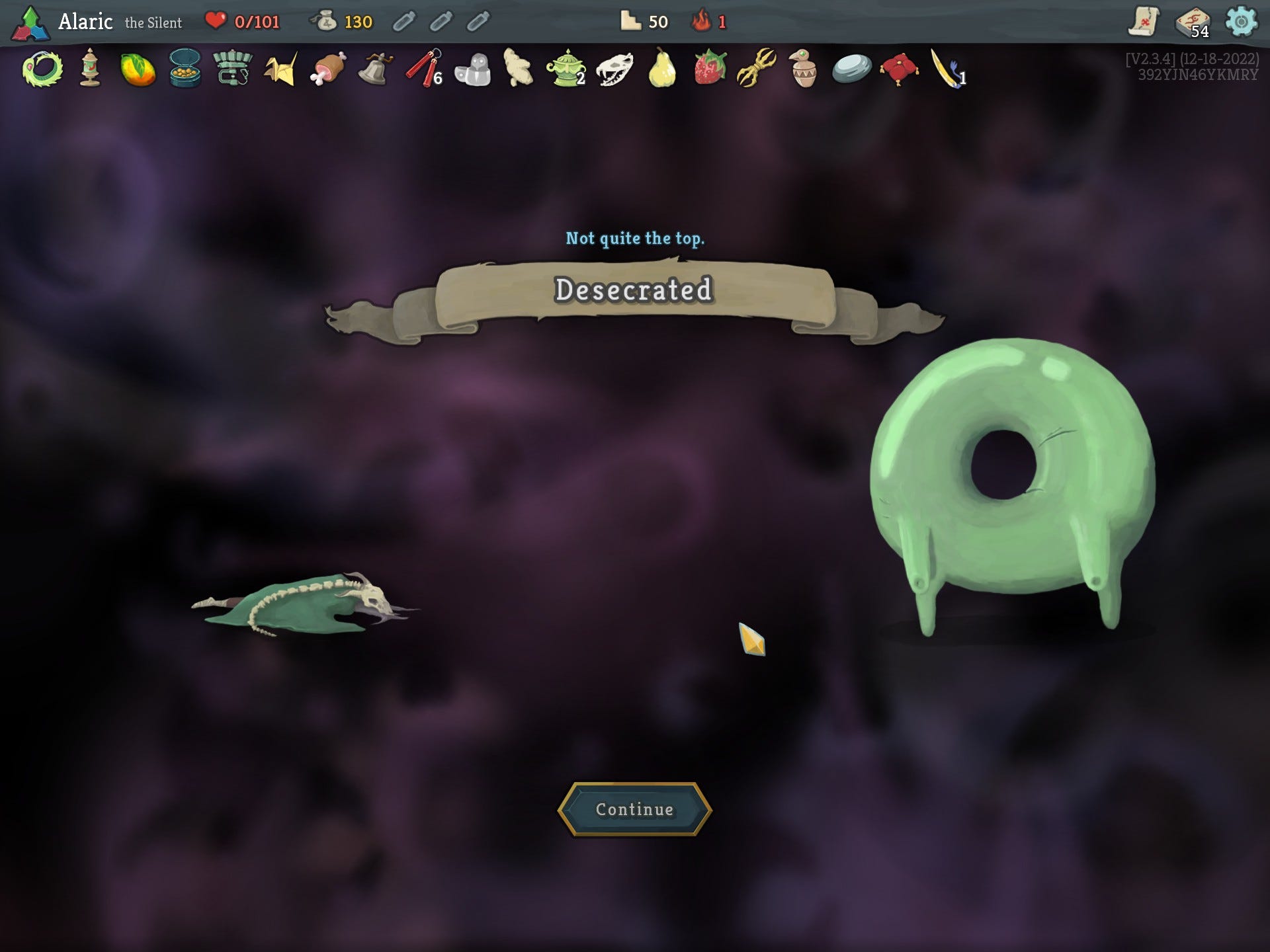View the Bird-Faced Urn relic
1270x952 pixels.
[x=804, y=69]
